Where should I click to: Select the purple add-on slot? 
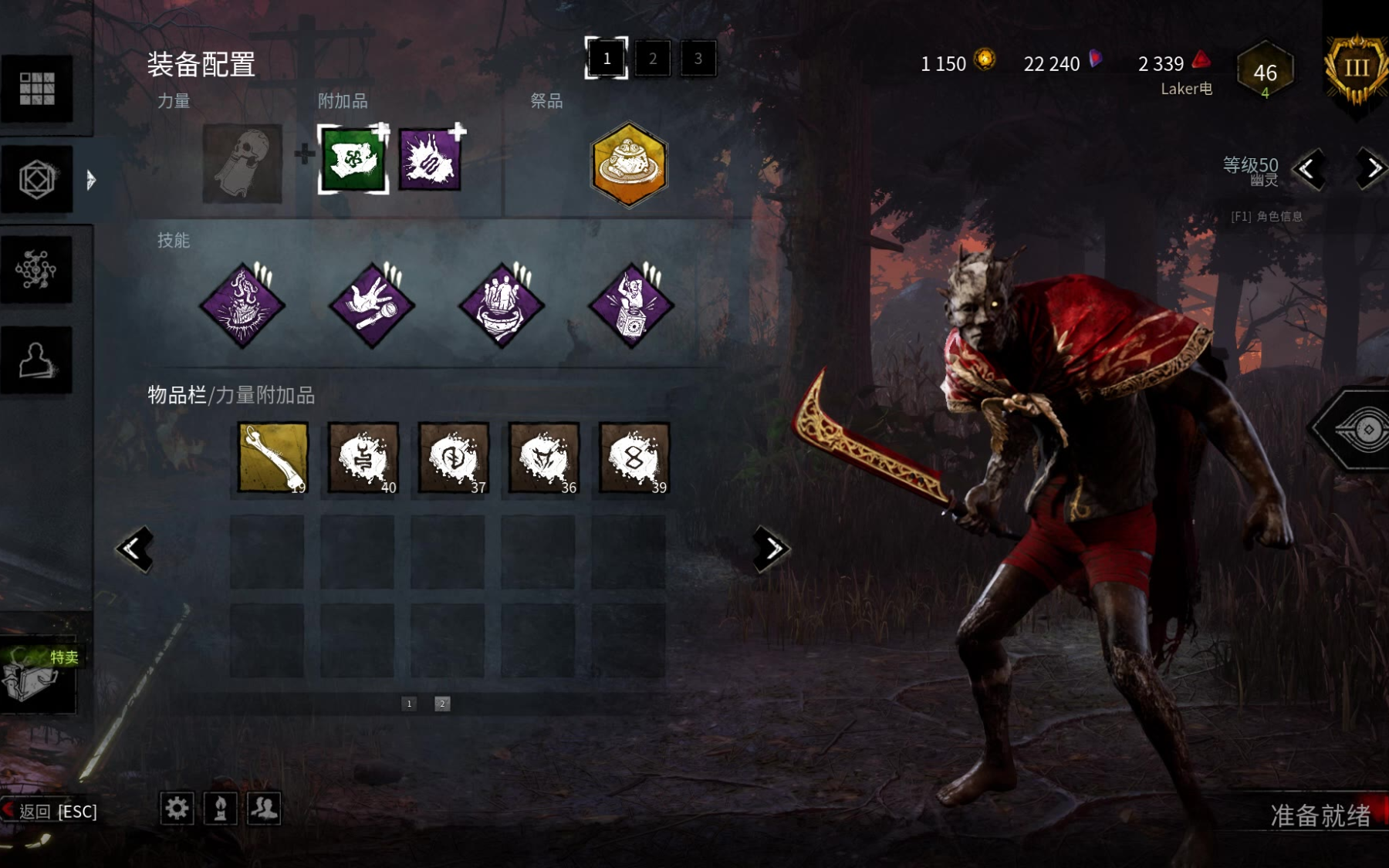430,159
